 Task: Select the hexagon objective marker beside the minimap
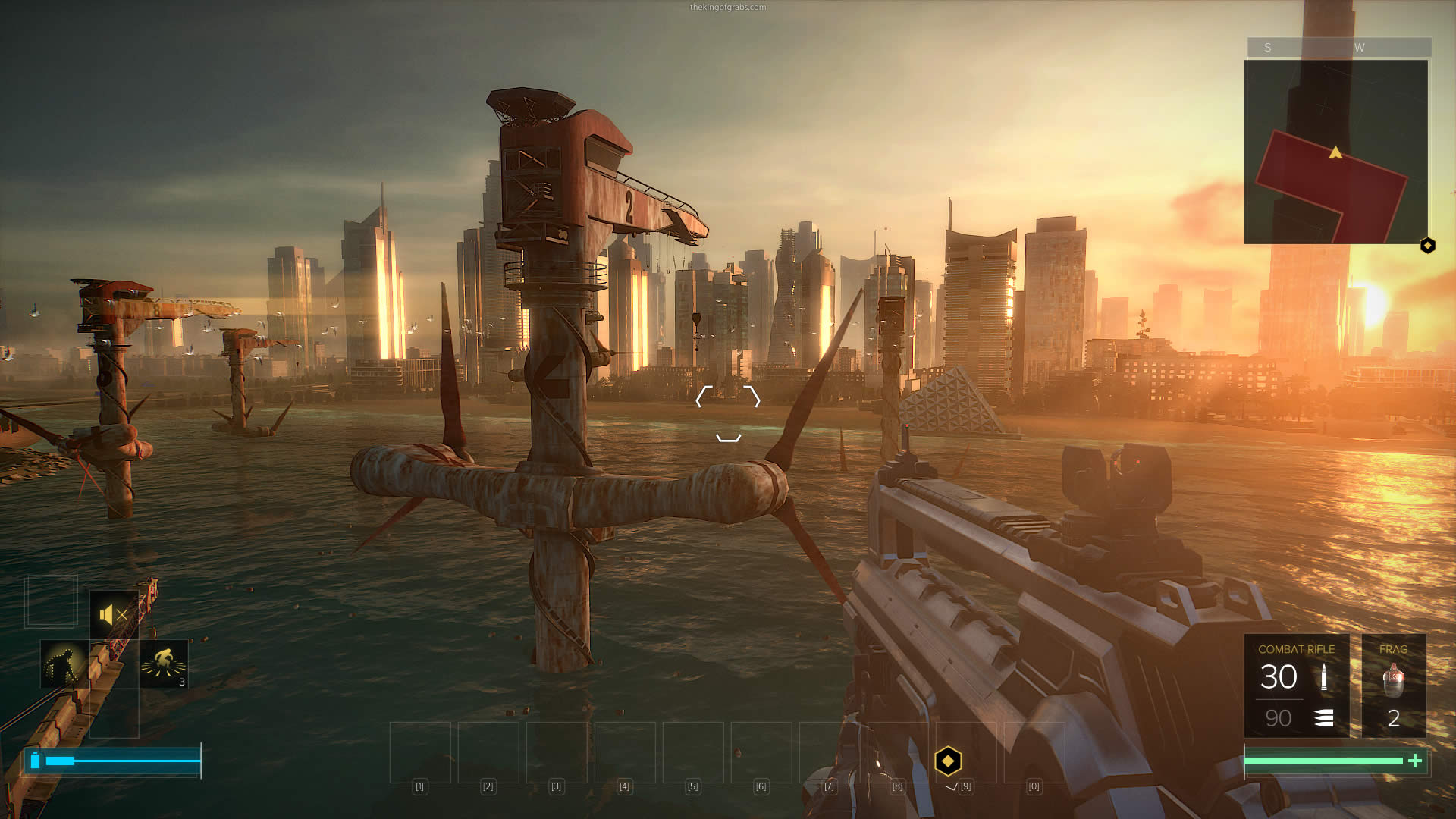click(x=1427, y=246)
